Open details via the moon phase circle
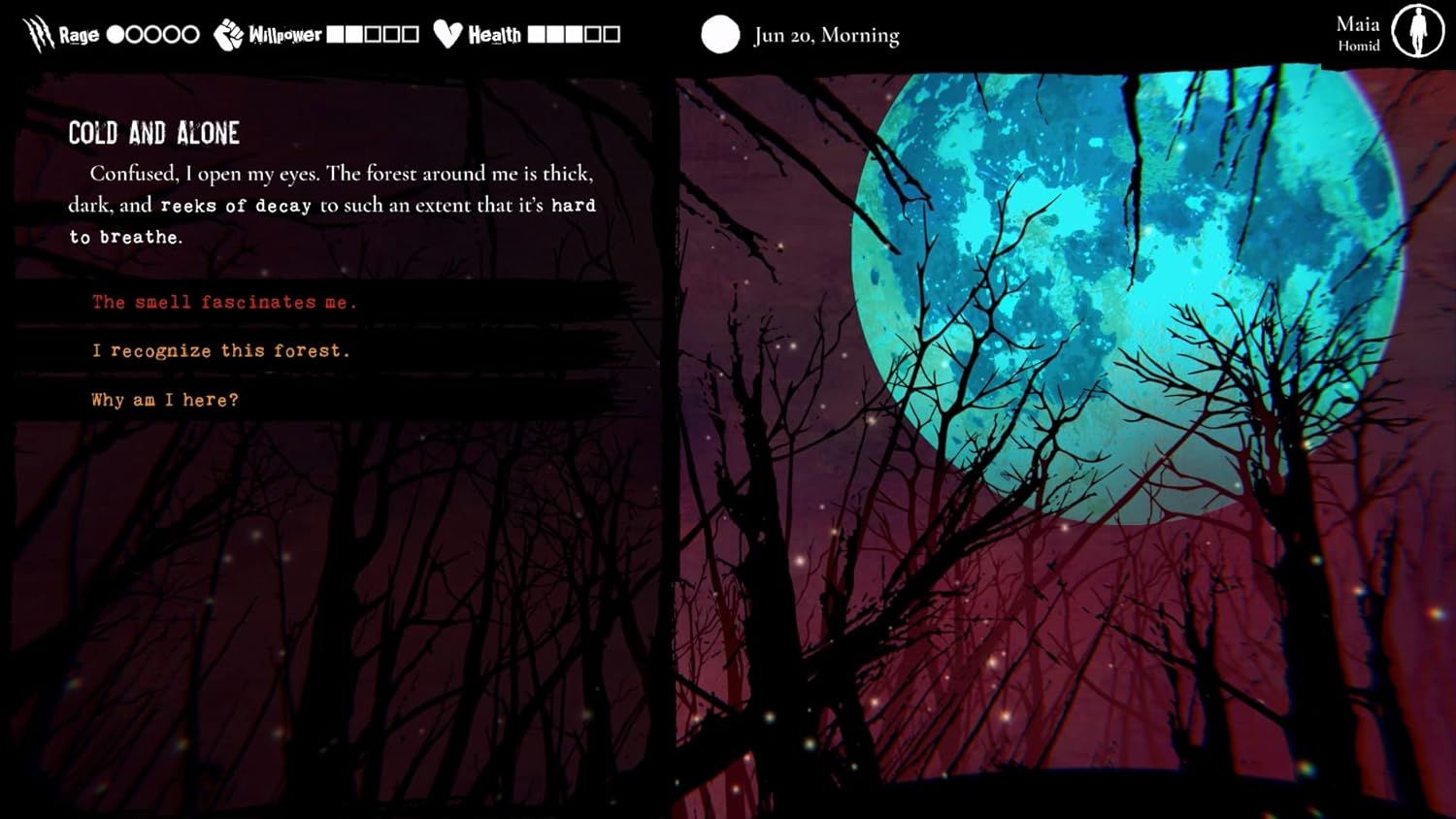Image resolution: width=1456 pixels, height=819 pixels. 721,35
